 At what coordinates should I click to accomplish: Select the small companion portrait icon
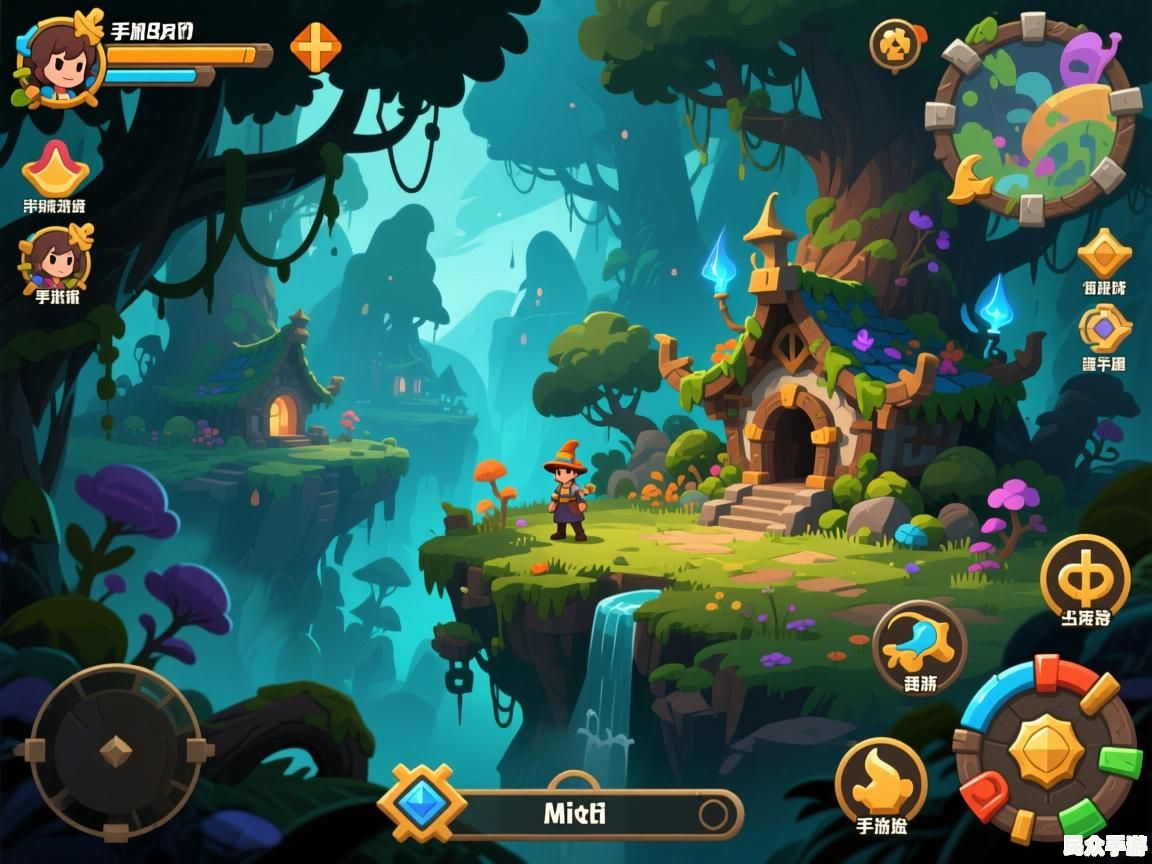56,257
